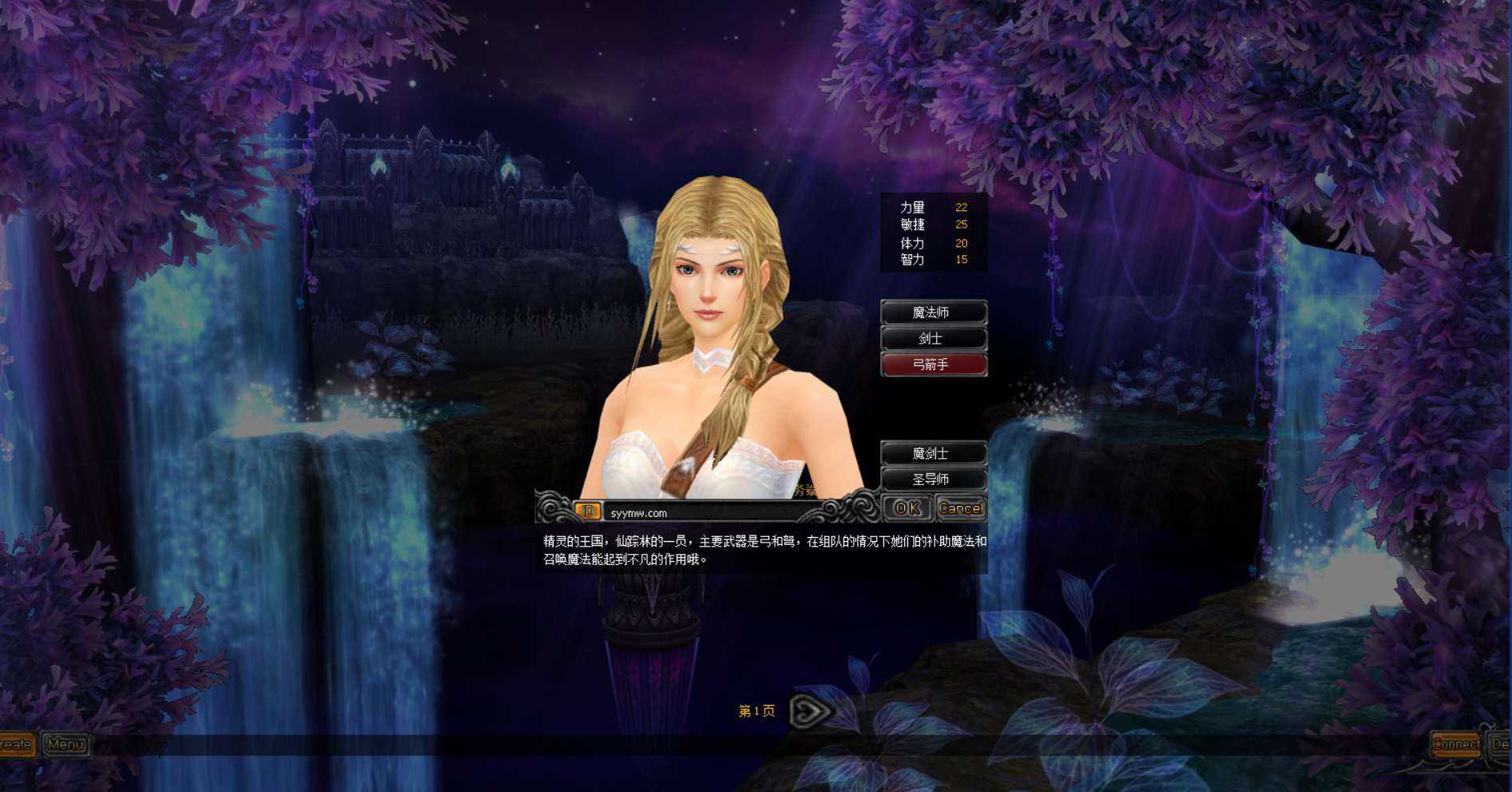Choose the 圣导师 advanced class

(934, 478)
